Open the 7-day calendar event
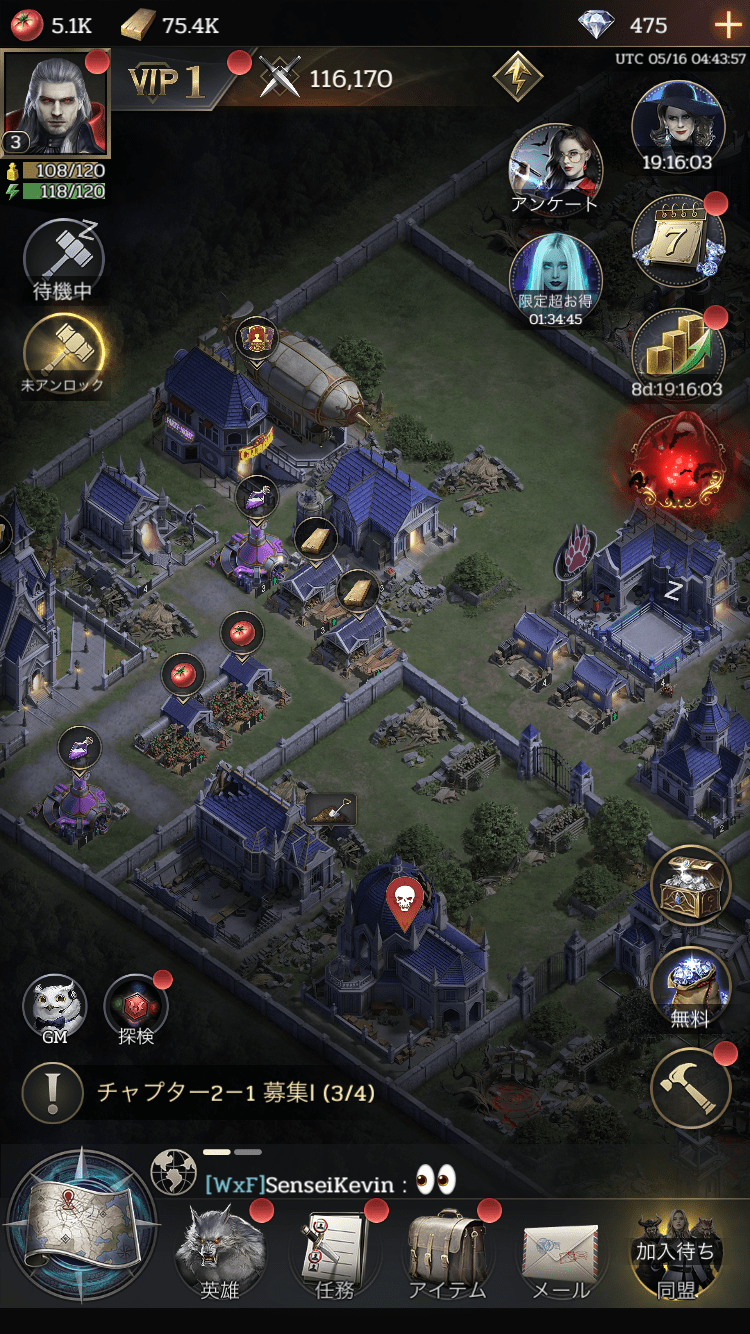The height and width of the screenshot is (1334, 750). [677, 241]
